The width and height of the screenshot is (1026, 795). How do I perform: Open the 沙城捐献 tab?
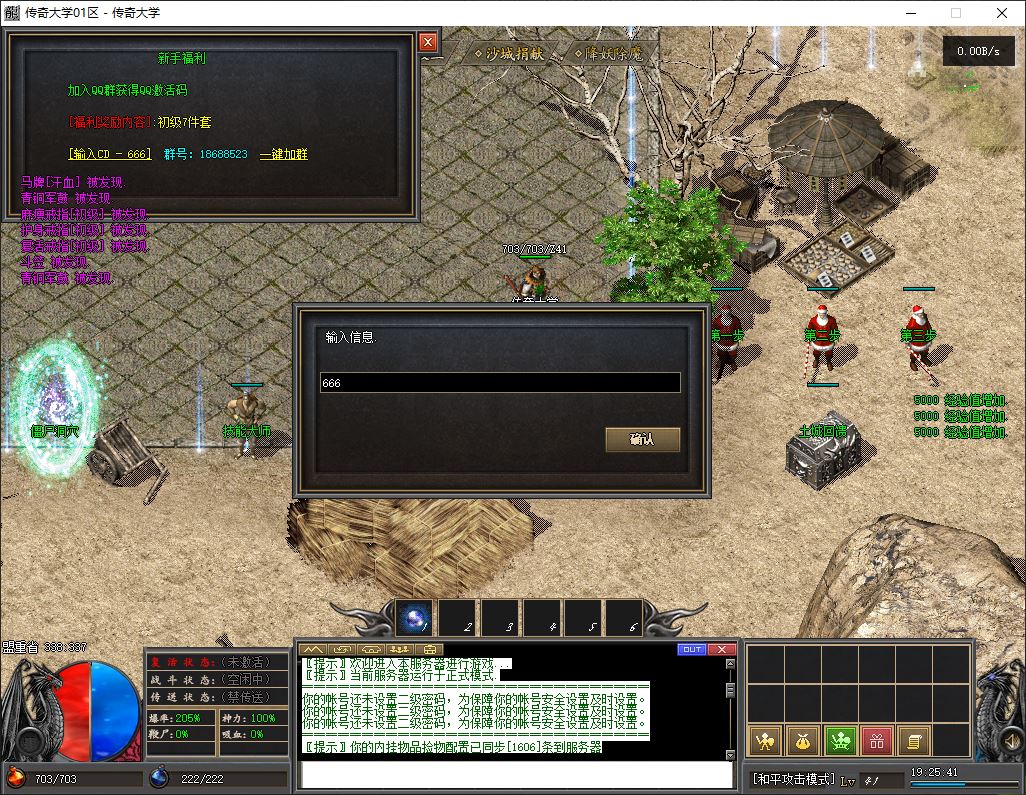[x=508, y=54]
